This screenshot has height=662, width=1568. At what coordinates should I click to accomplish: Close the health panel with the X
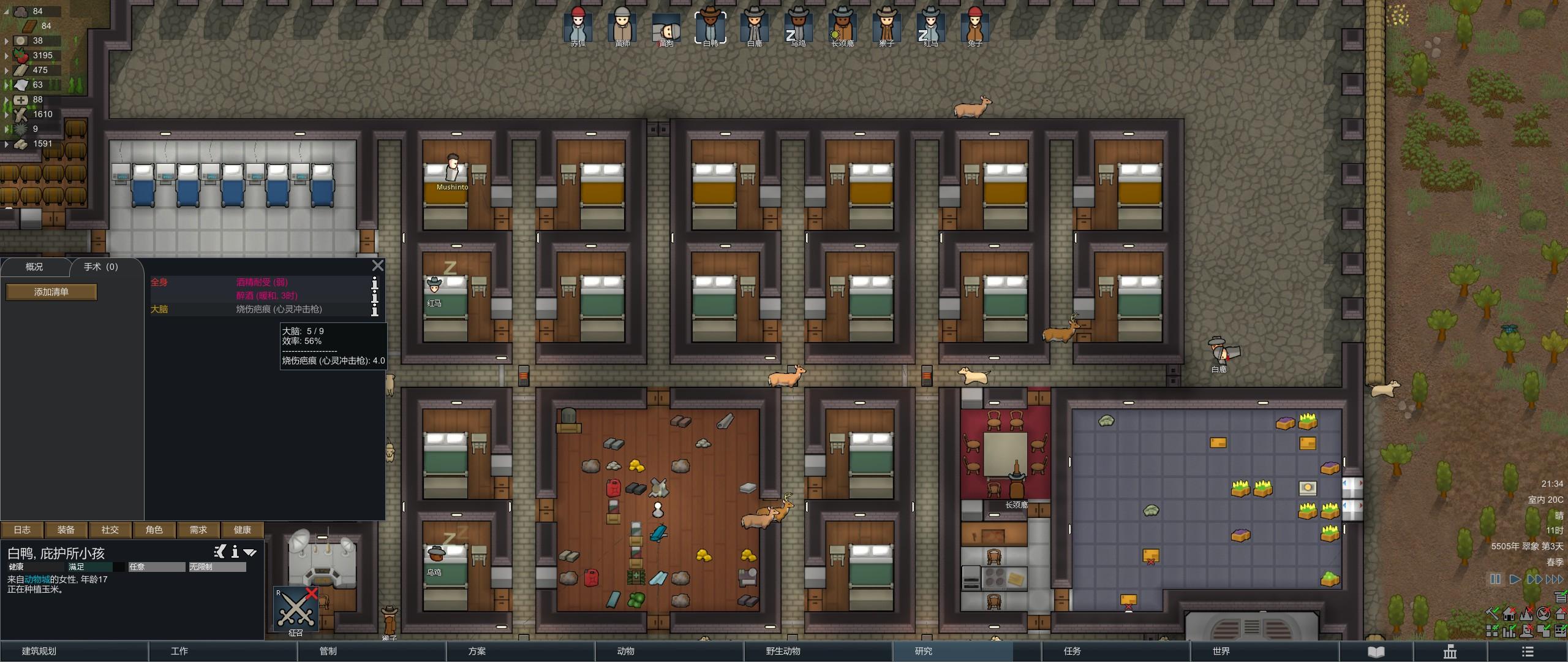point(378,265)
